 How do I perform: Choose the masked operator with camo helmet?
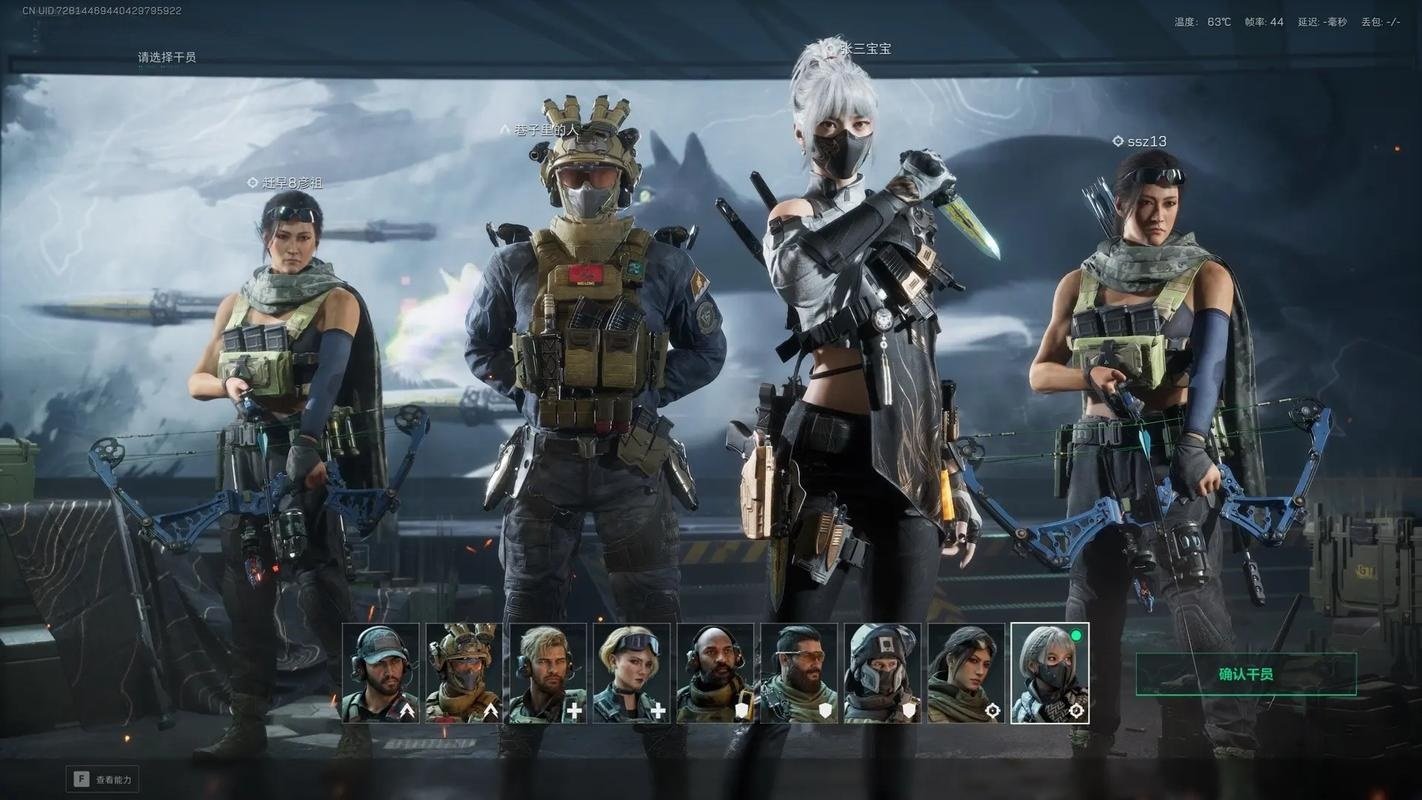coord(464,673)
